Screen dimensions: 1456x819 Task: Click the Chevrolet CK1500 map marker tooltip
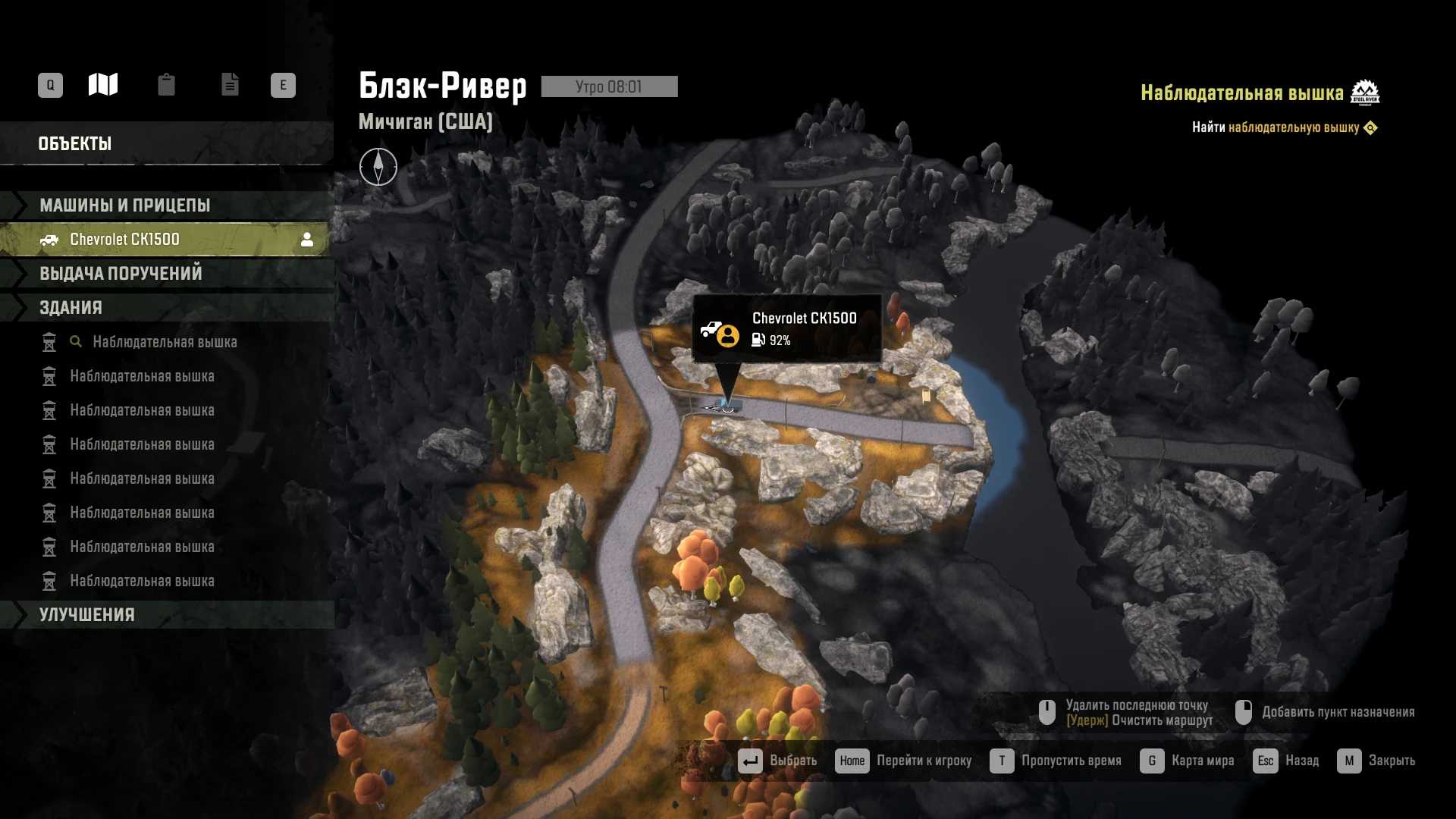(x=787, y=329)
